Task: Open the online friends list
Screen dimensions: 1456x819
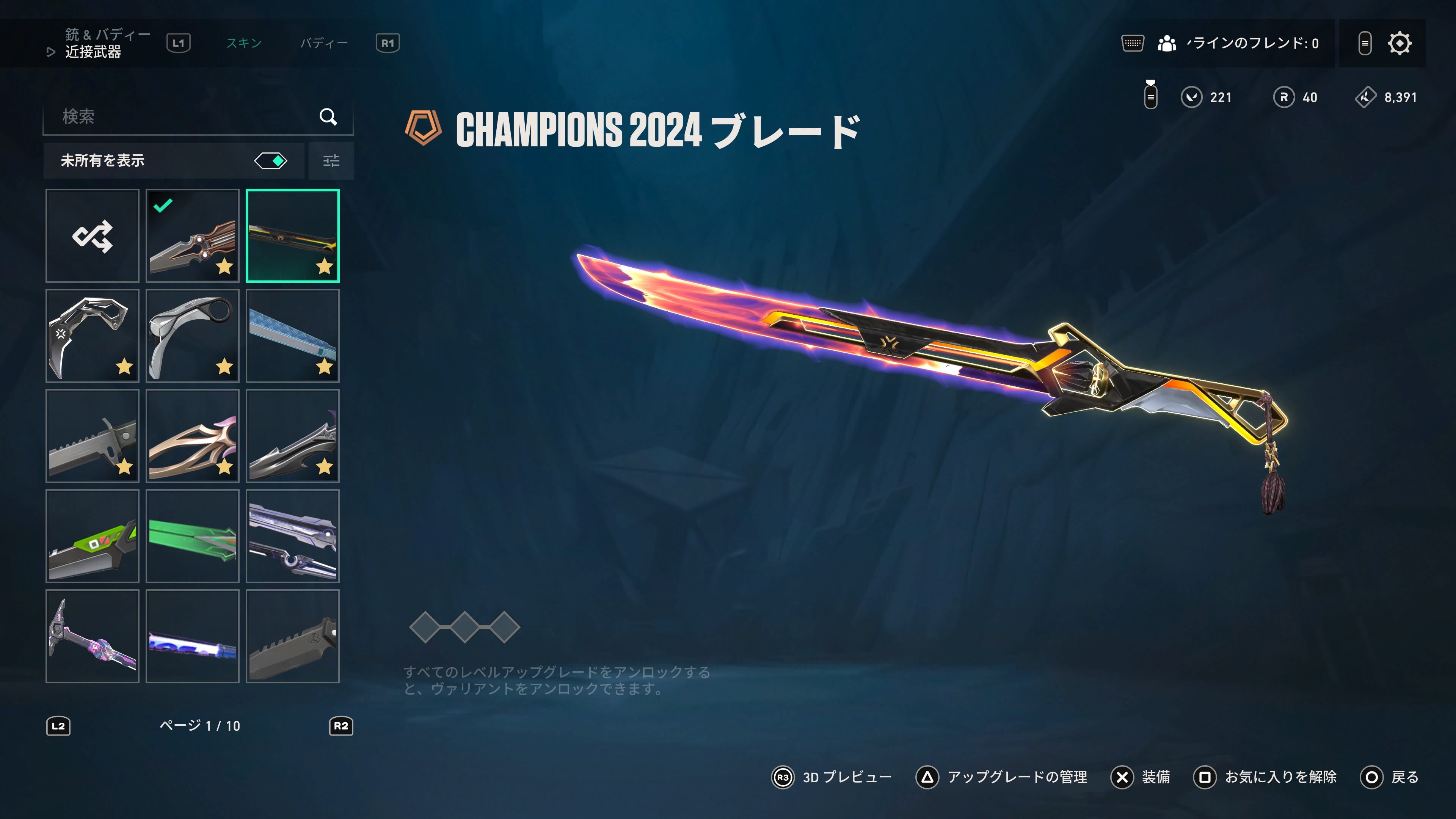Action: [1238, 44]
